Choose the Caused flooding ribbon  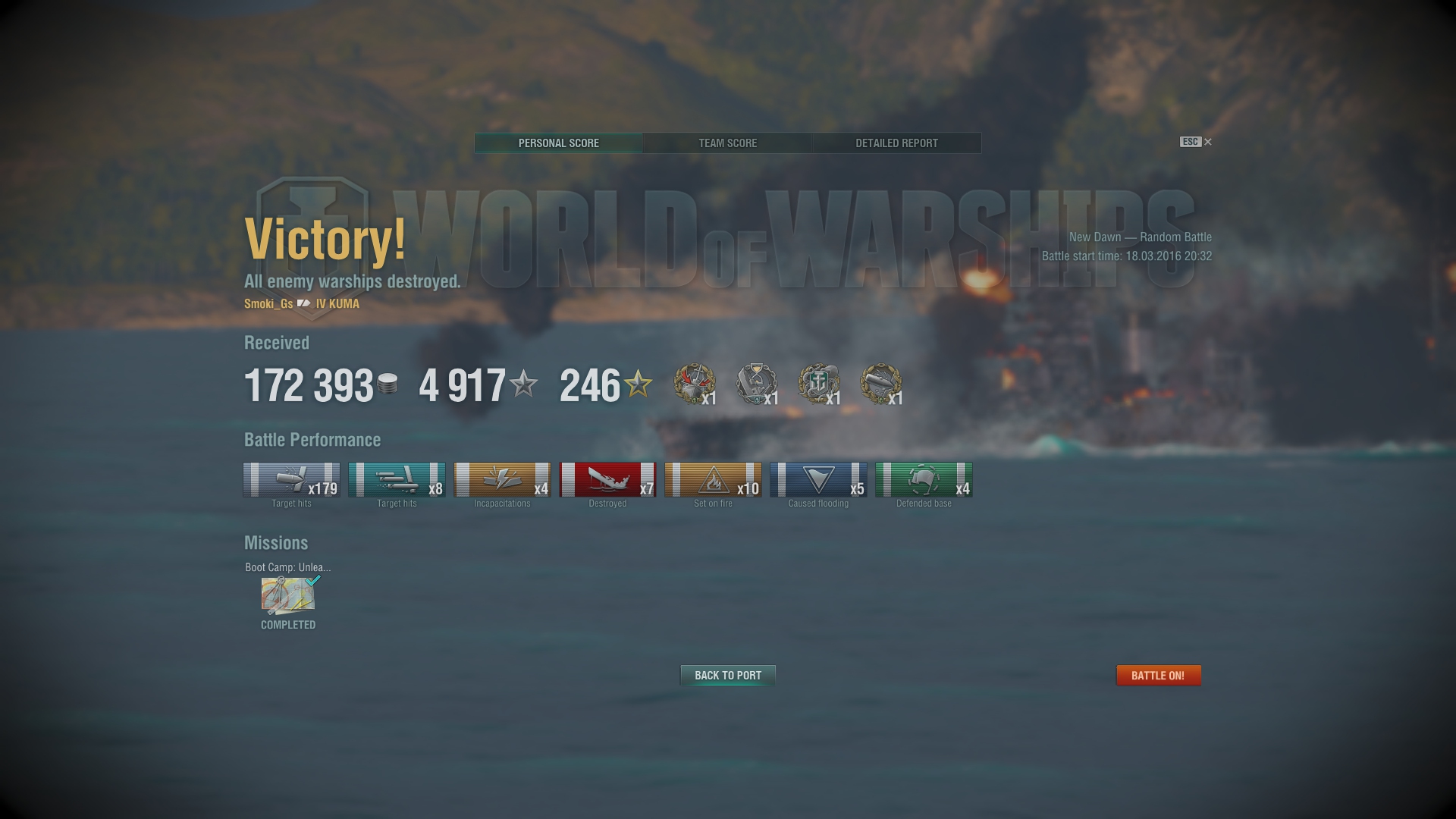[x=818, y=480]
